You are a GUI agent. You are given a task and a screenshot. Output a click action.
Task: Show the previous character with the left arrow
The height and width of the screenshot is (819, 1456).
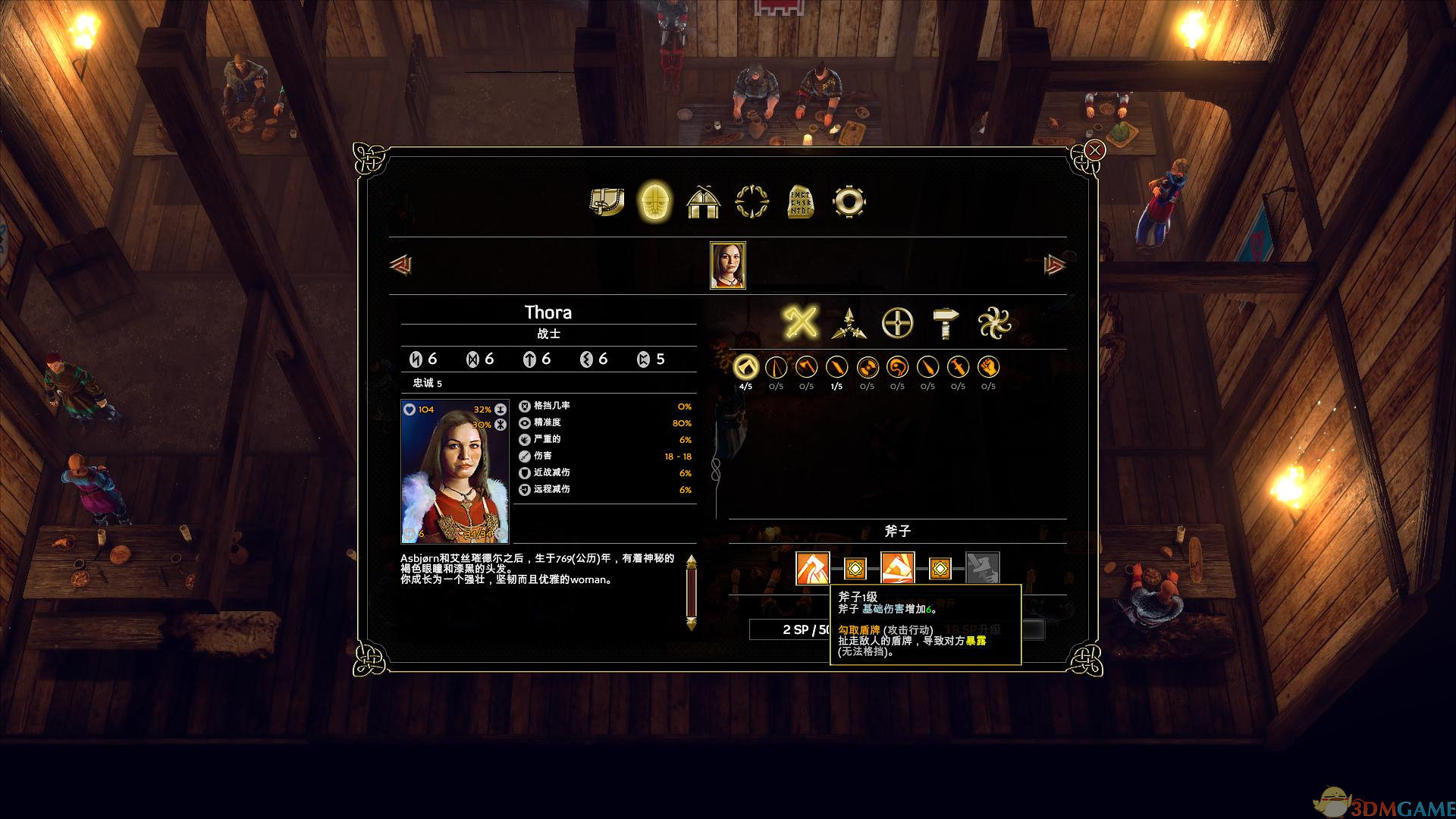pos(400,265)
